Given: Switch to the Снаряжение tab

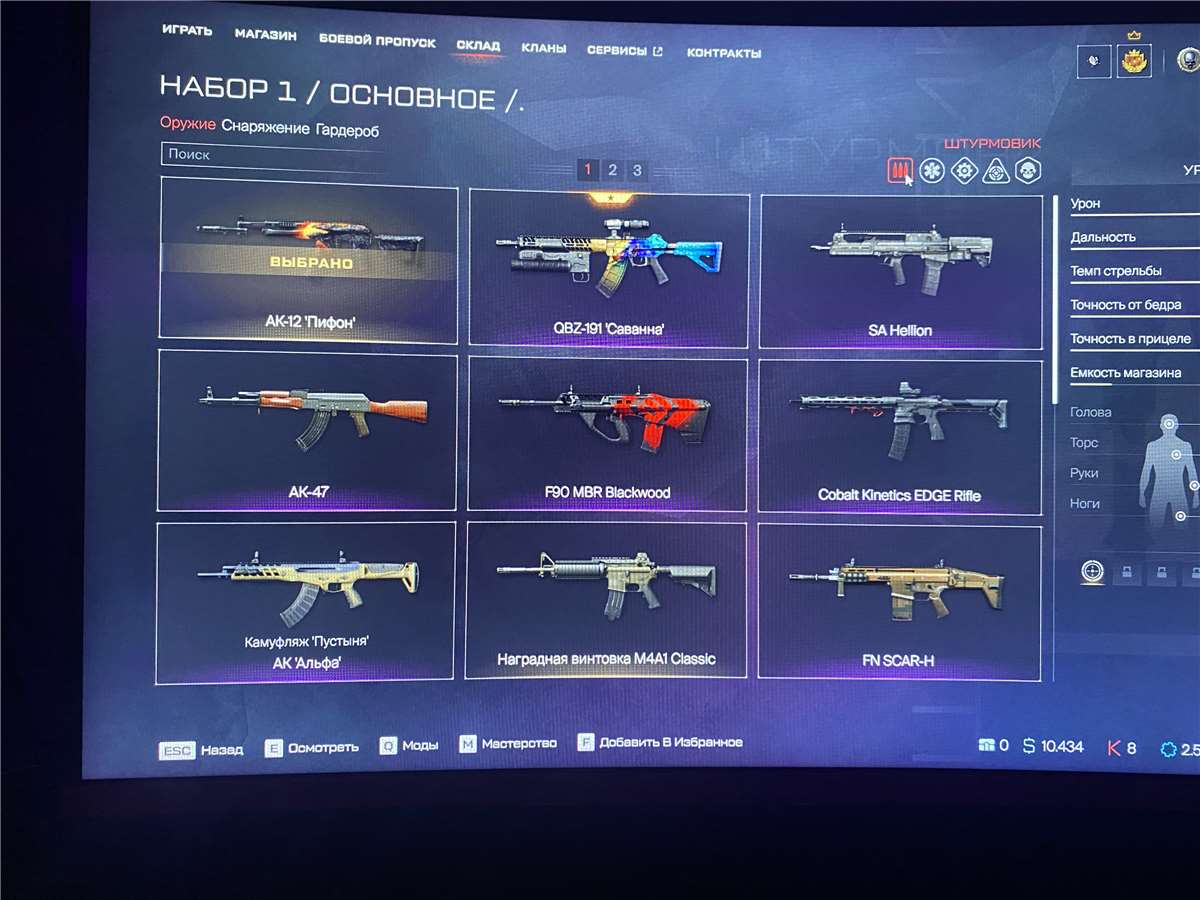Looking at the screenshot, I should [264, 129].
